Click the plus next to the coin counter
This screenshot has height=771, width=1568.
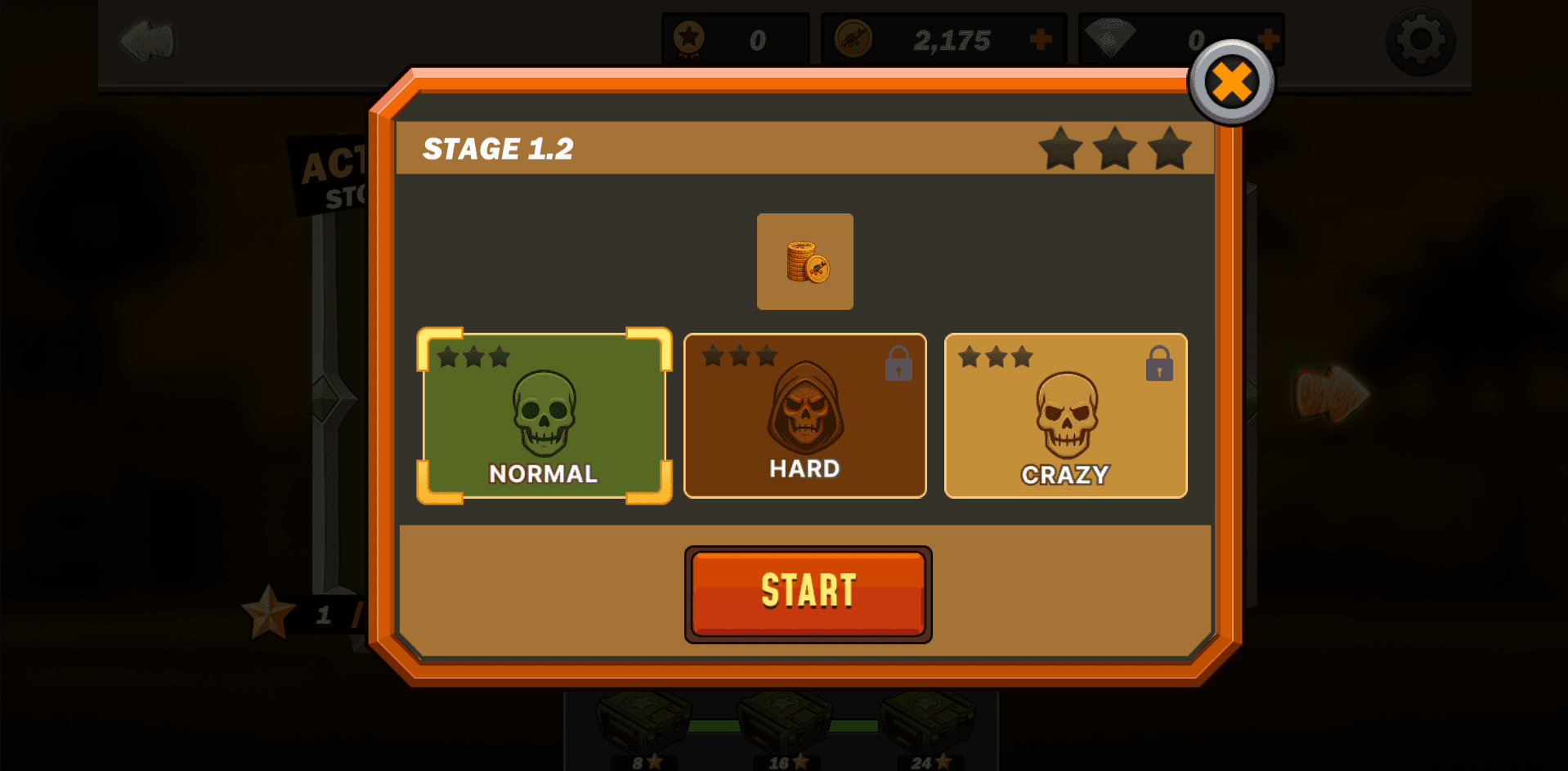click(1041, 37)
